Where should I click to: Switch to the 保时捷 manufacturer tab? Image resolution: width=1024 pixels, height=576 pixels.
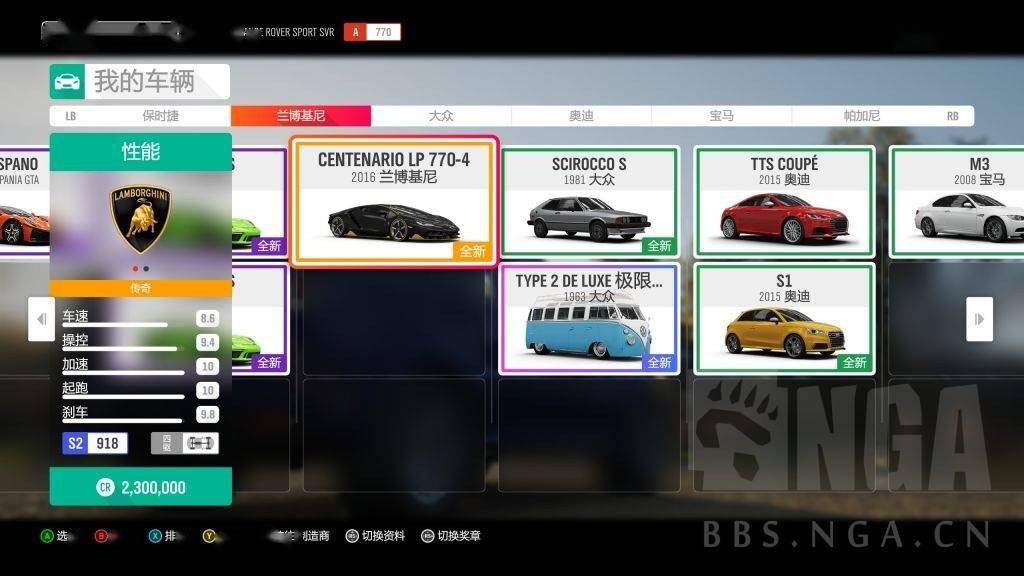(160, 116)
